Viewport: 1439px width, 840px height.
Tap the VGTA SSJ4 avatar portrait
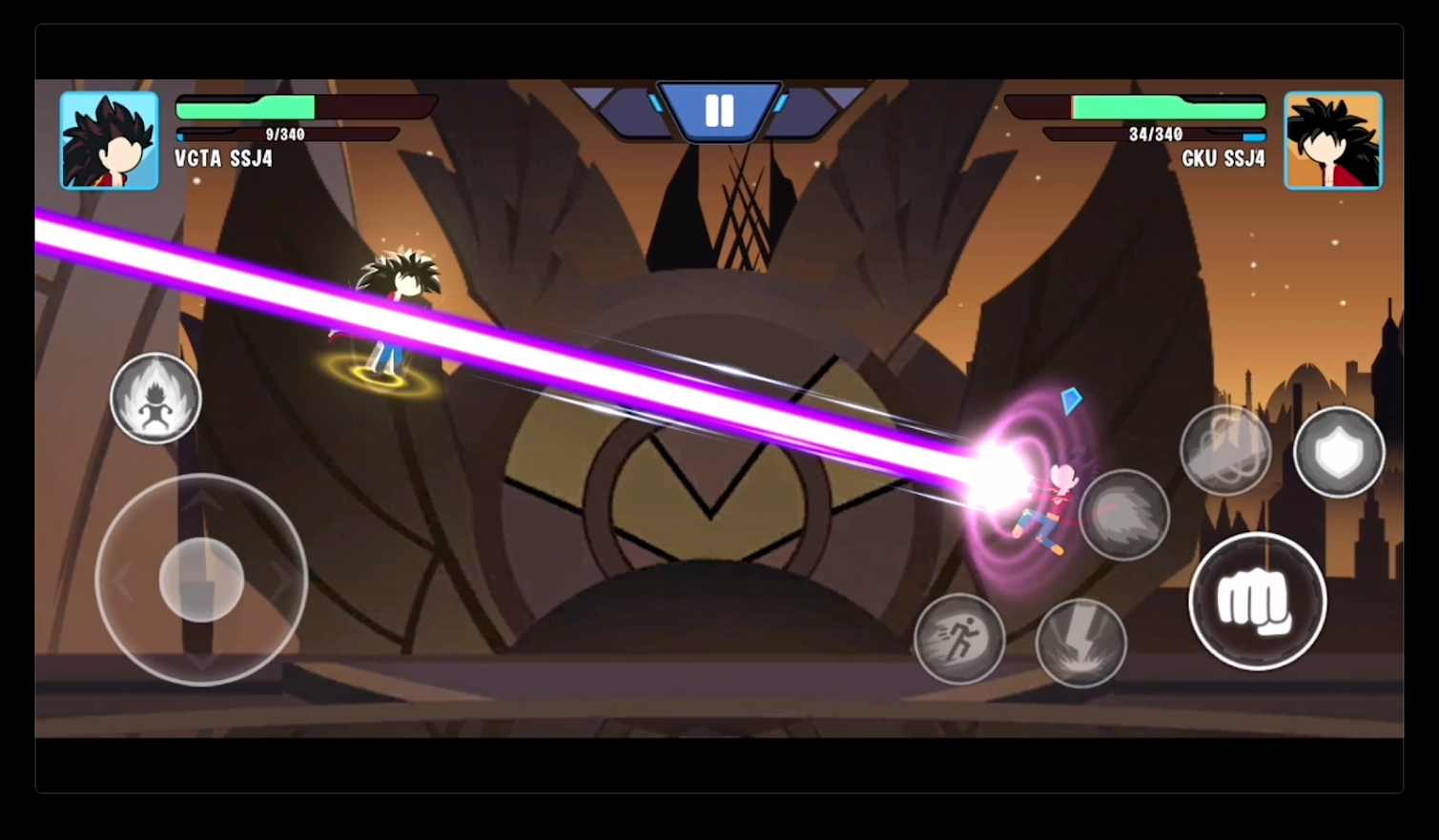coord(109,139)
